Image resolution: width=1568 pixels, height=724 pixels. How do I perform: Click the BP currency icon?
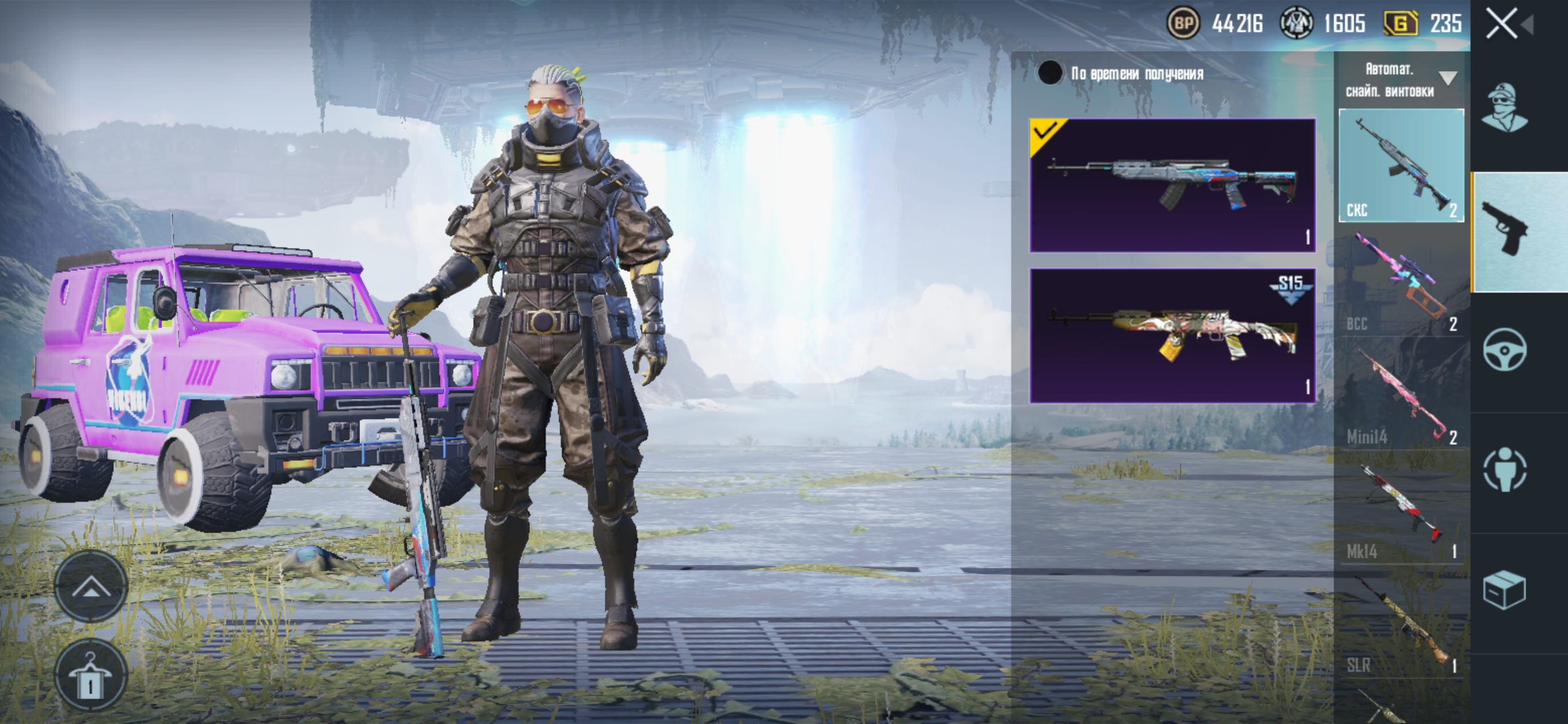point(1183,24)
